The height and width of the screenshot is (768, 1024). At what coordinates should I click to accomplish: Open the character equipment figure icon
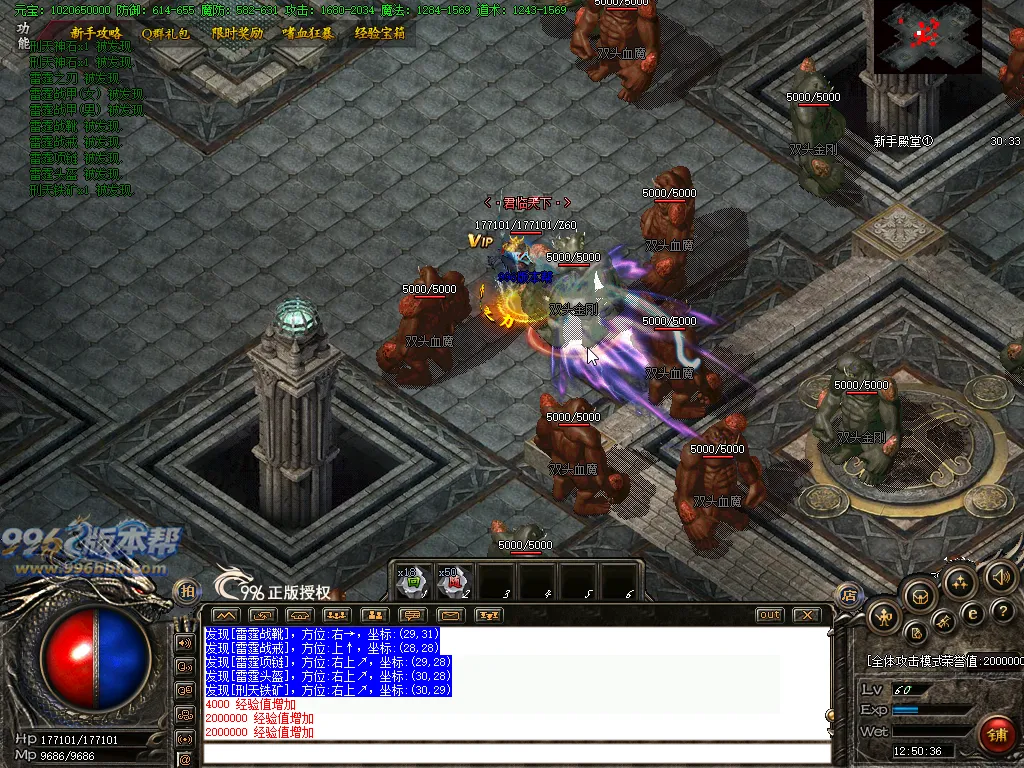[x=884, y=616]
